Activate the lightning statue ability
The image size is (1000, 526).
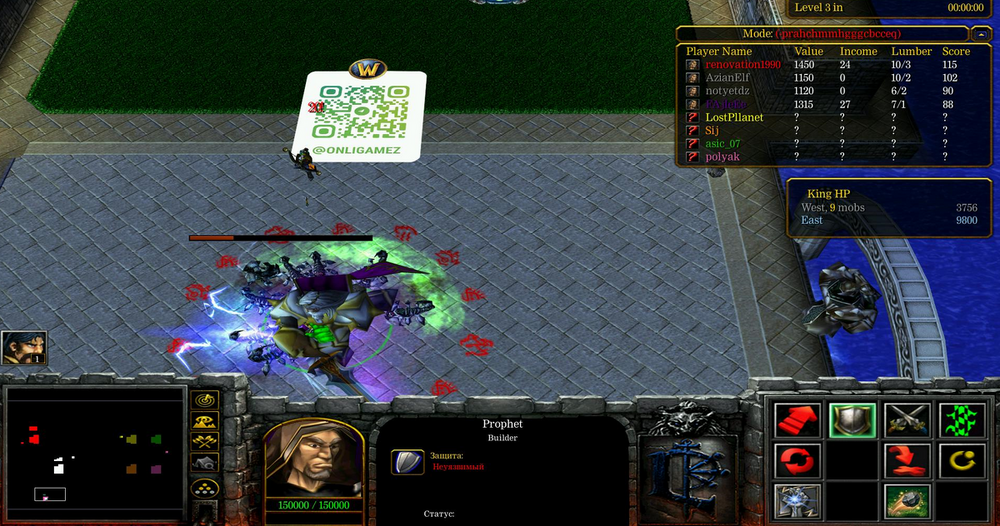tap(797, 500)
